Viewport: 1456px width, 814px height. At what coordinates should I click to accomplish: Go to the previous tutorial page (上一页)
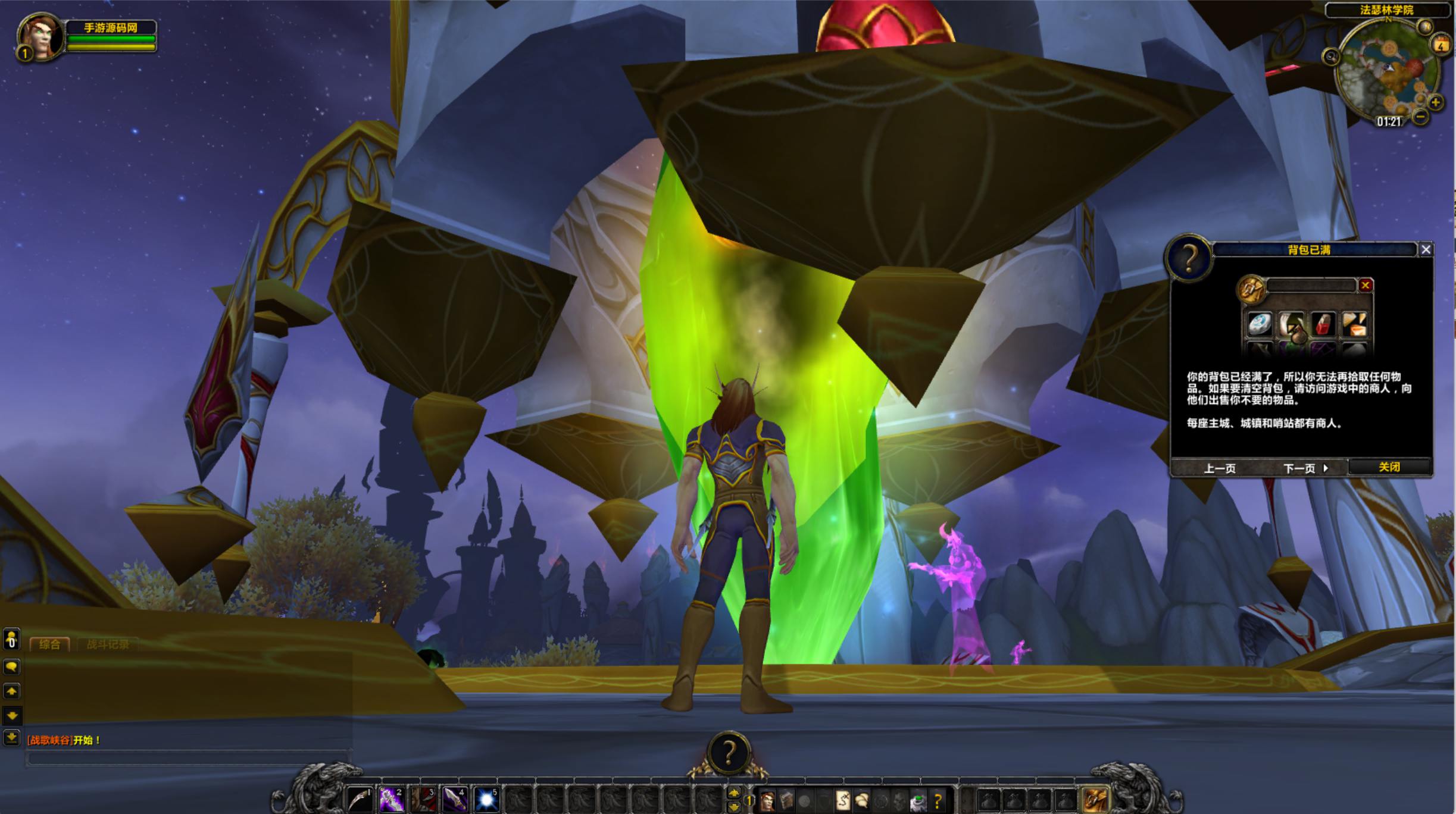[1220, 468]
